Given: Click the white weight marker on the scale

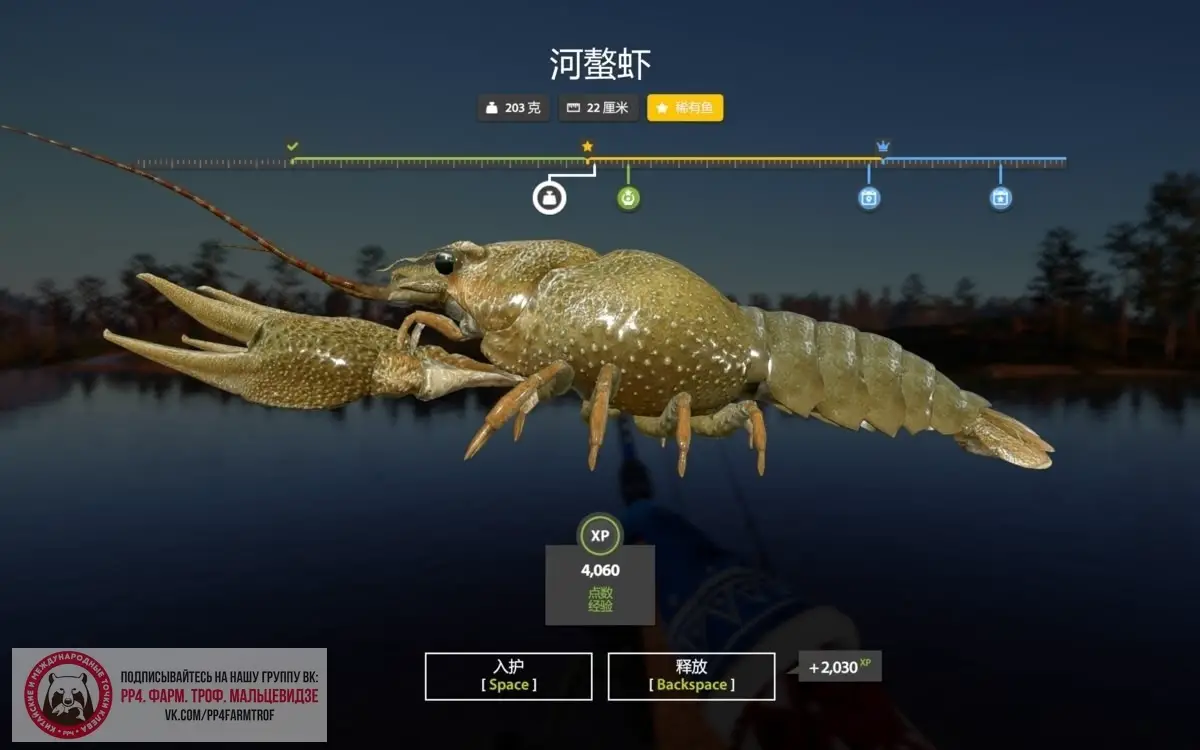Looking at the screenshot, I should (549, 197).
